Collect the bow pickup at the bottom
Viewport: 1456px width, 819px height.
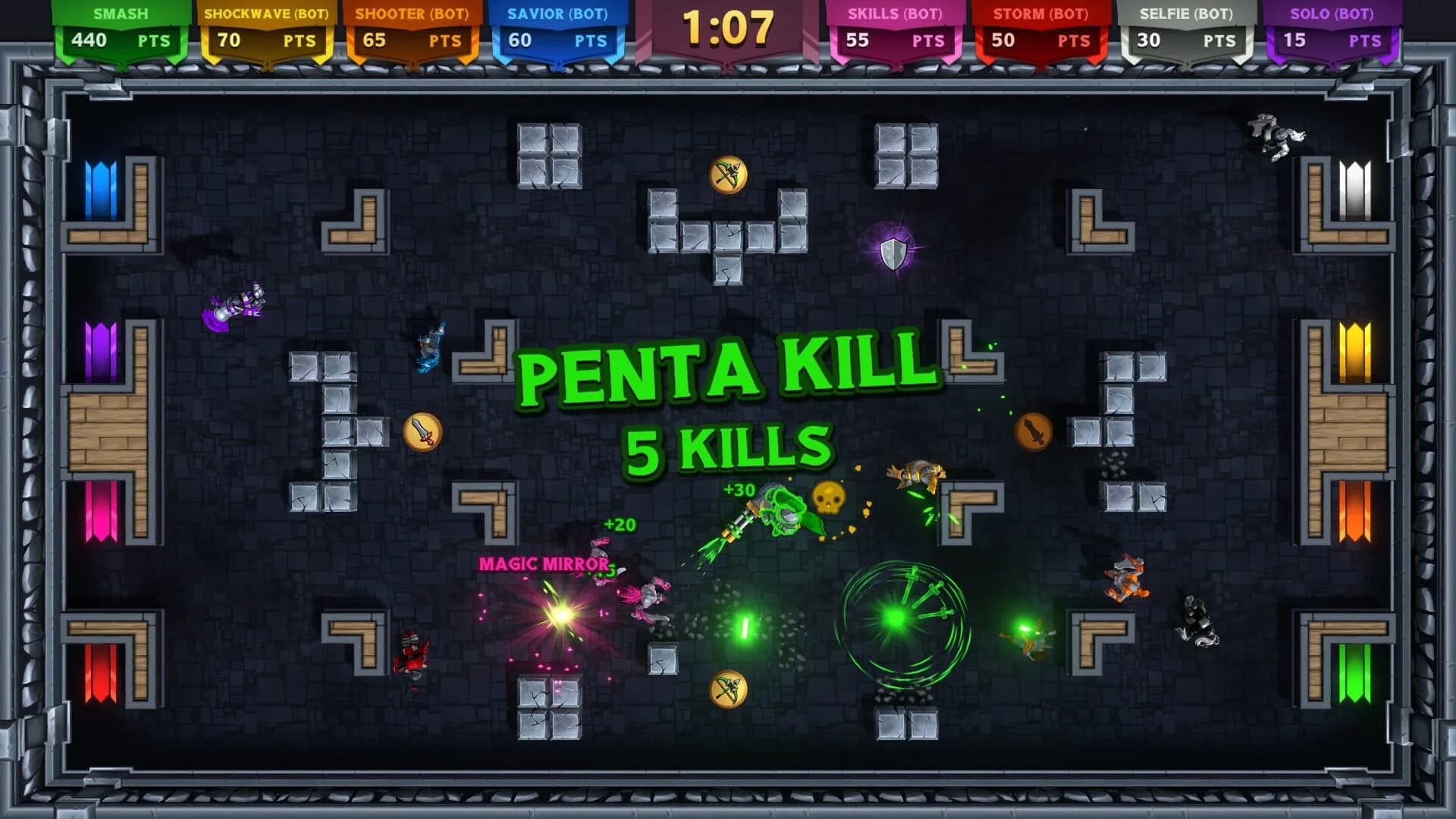pos(730,689)
